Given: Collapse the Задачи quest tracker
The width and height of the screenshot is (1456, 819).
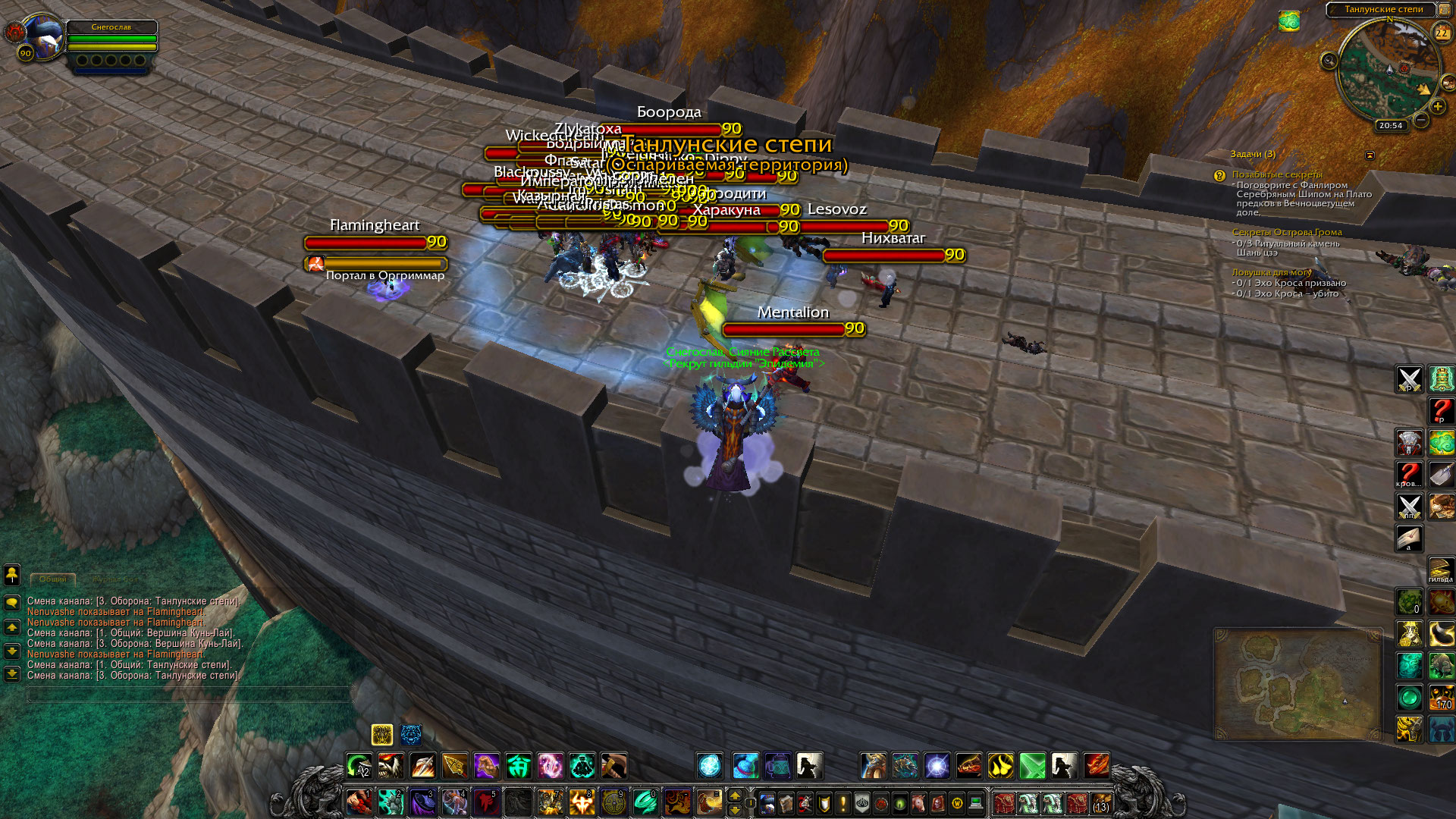Looking at the screenshot, I should pyautogui.click(x=1370, y=155).
